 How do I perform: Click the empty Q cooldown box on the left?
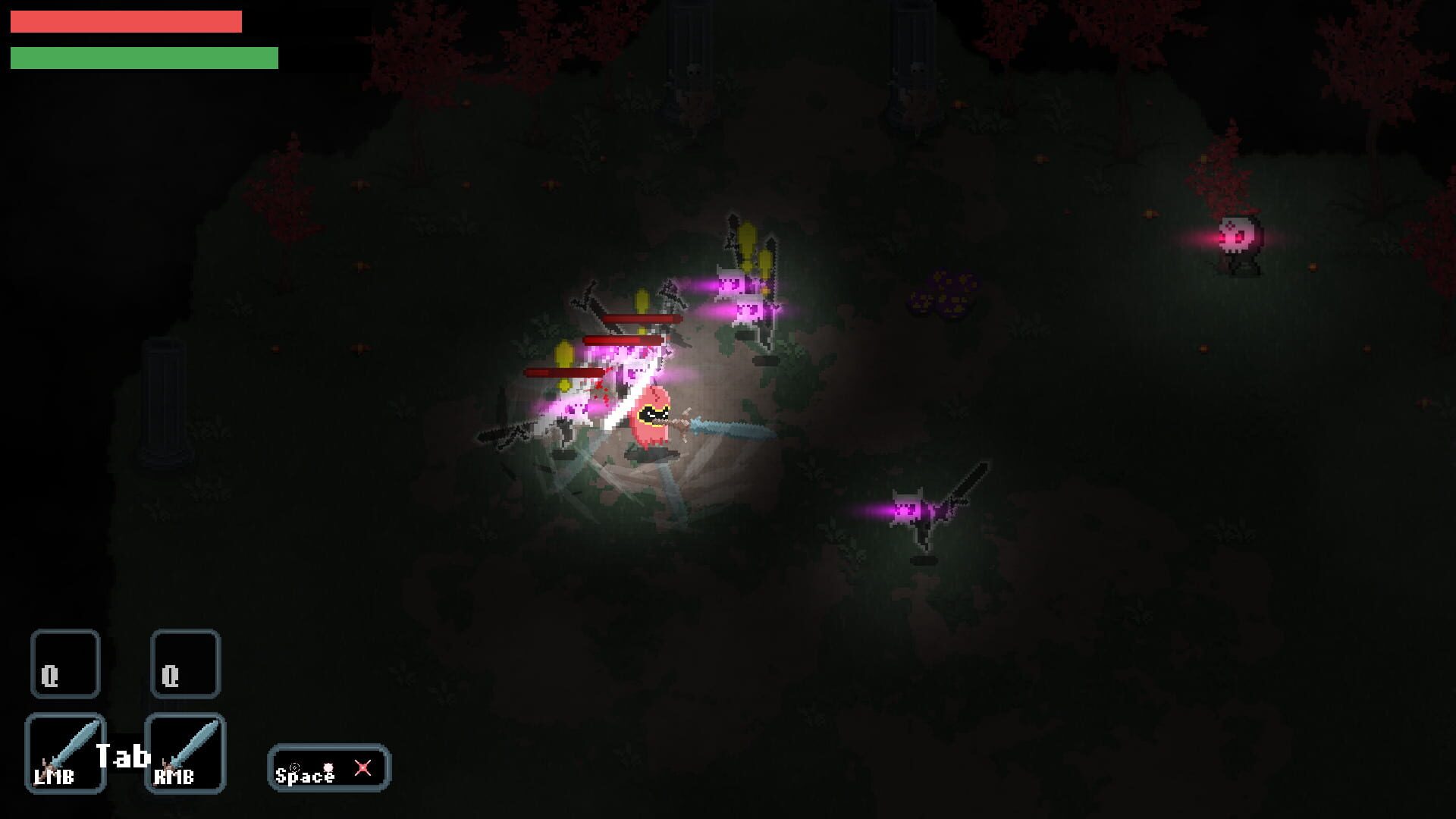(65, 664)
